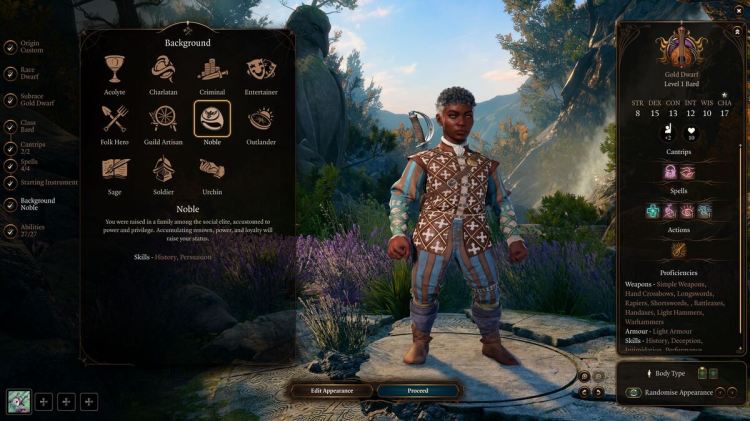750x421 pixels.
Task: Choose the Charlatan background
Action: [163, 69]
